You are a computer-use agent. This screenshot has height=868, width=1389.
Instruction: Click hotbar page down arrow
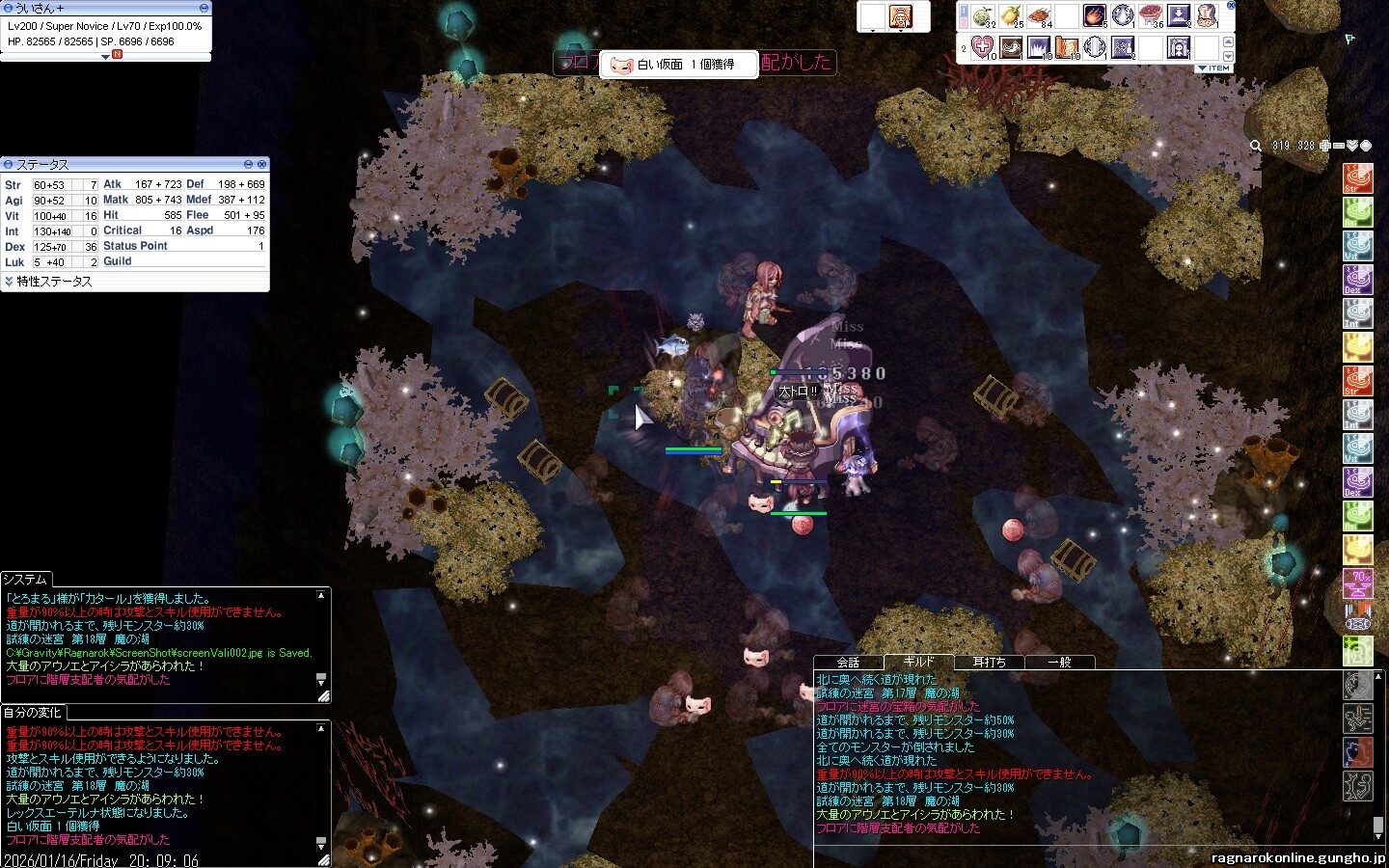[x=1228, y=55]
